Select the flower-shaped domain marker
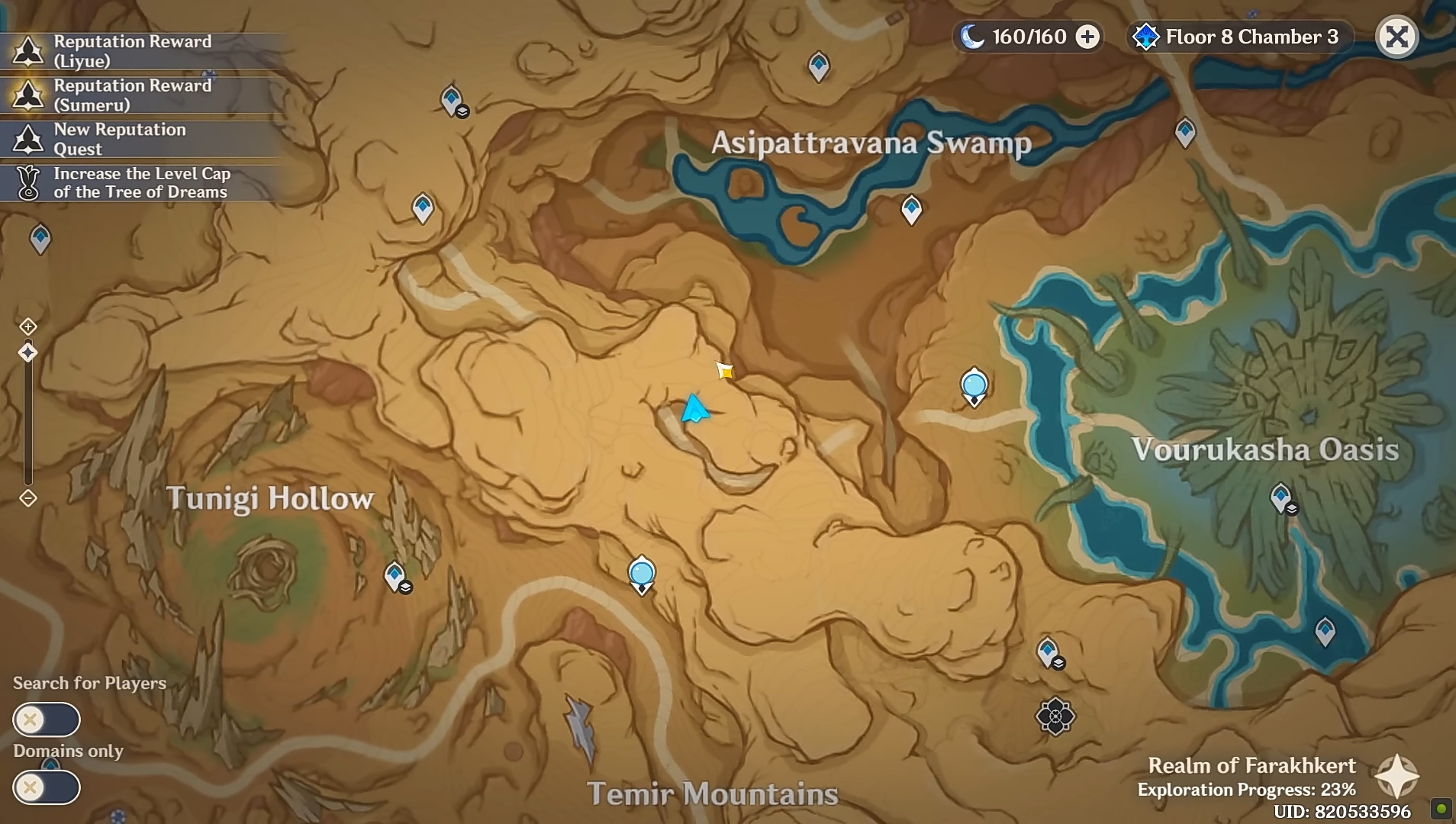The image size is (1456, 824). point(1055,716)
